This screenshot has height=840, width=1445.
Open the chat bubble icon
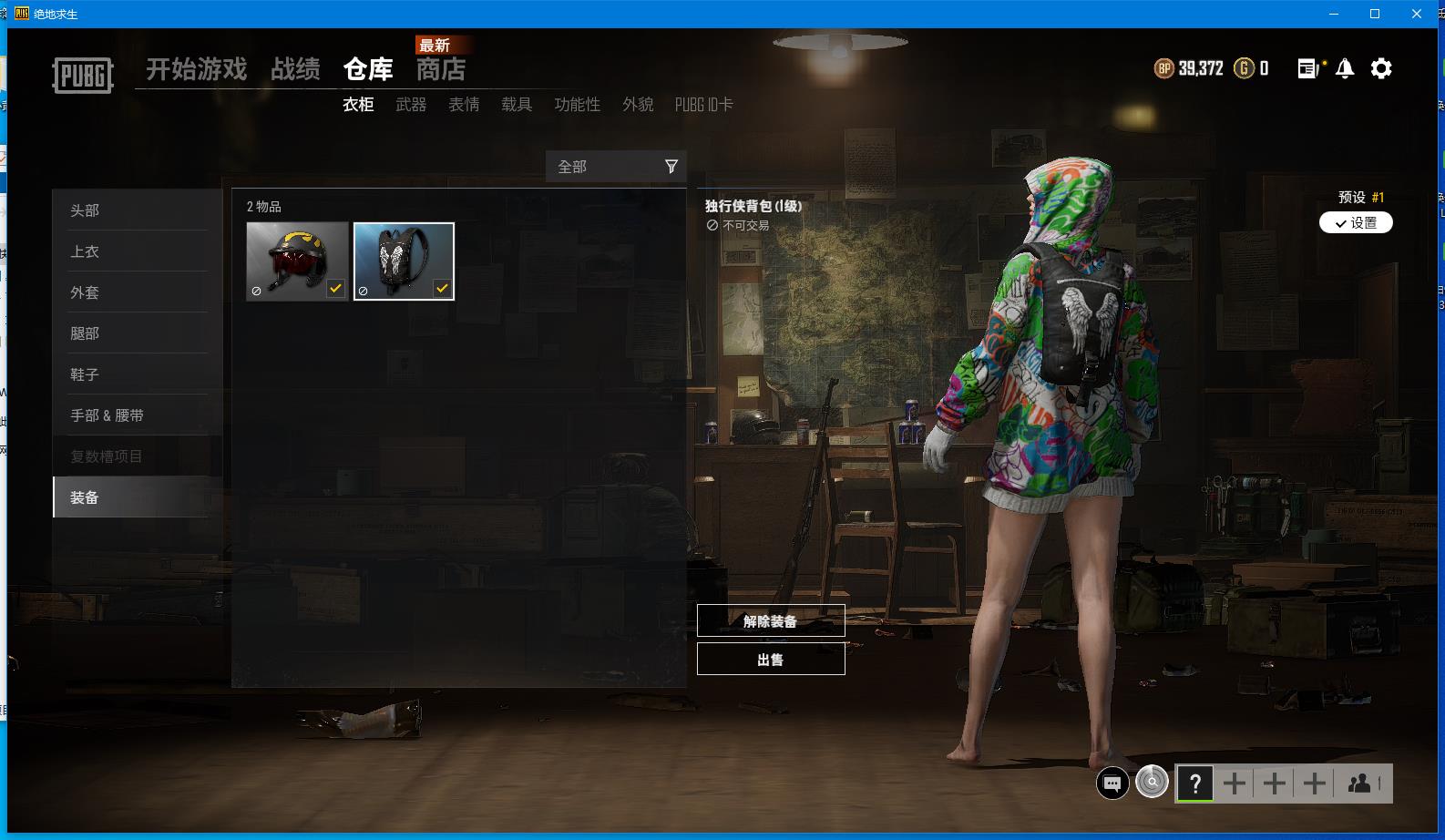(1112, 783)
